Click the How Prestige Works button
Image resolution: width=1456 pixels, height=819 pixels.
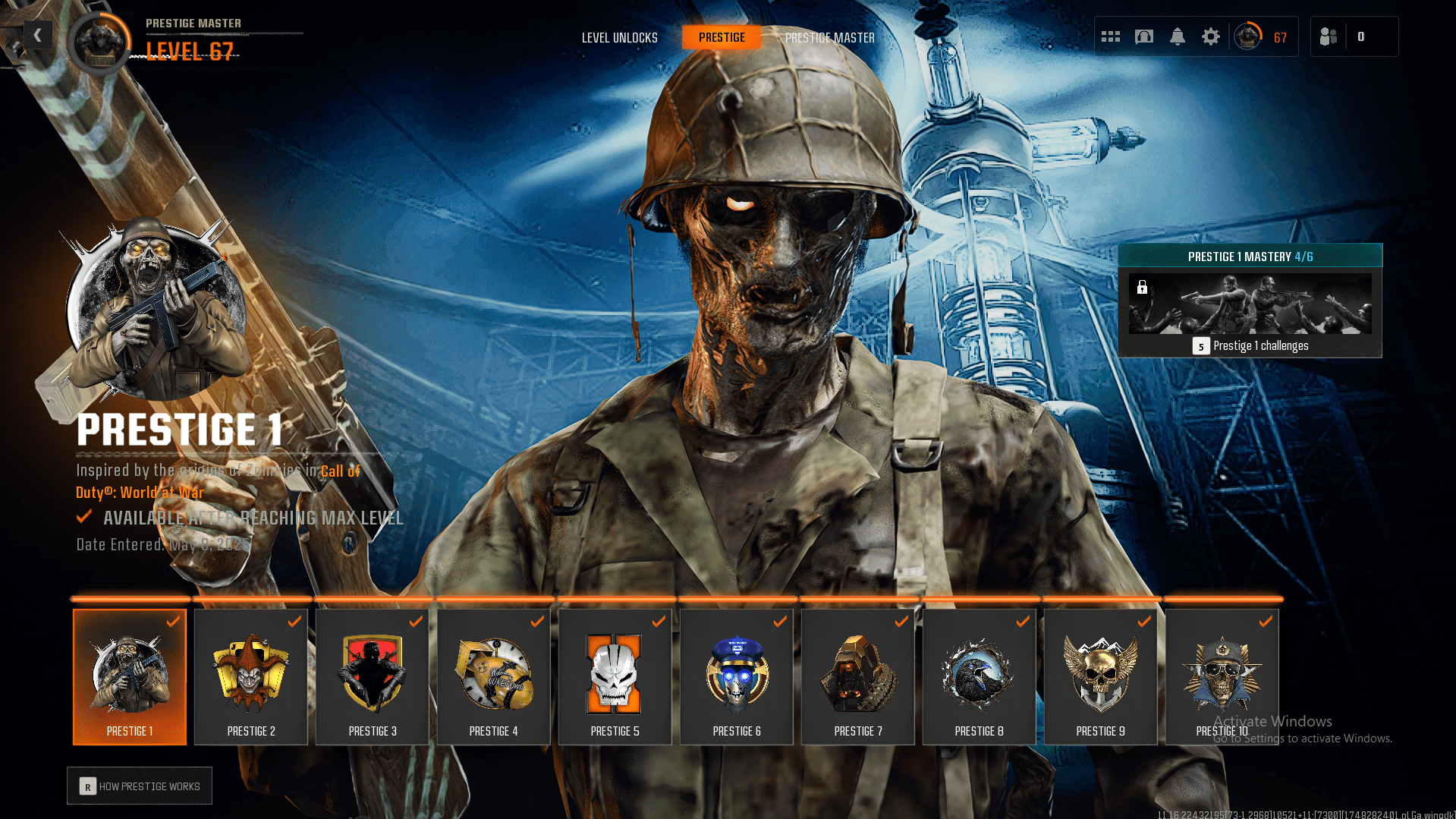(x=139, y=786)
